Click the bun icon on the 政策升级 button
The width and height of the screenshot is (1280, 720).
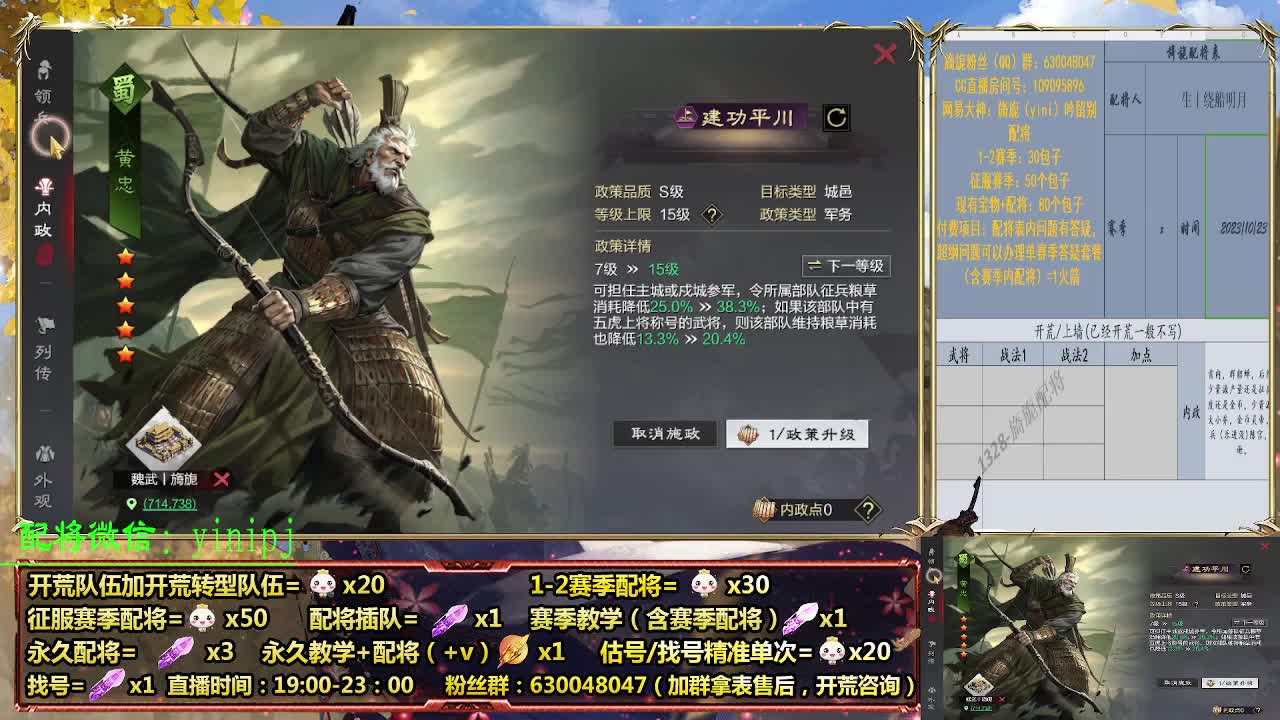(748, 434)
